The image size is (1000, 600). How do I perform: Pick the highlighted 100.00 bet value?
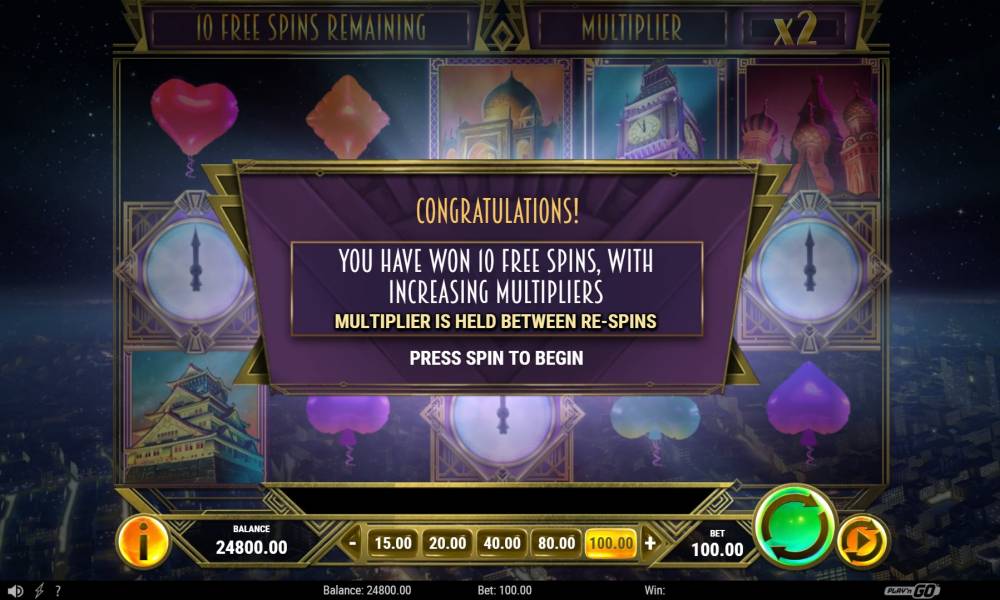coord(610,543)
